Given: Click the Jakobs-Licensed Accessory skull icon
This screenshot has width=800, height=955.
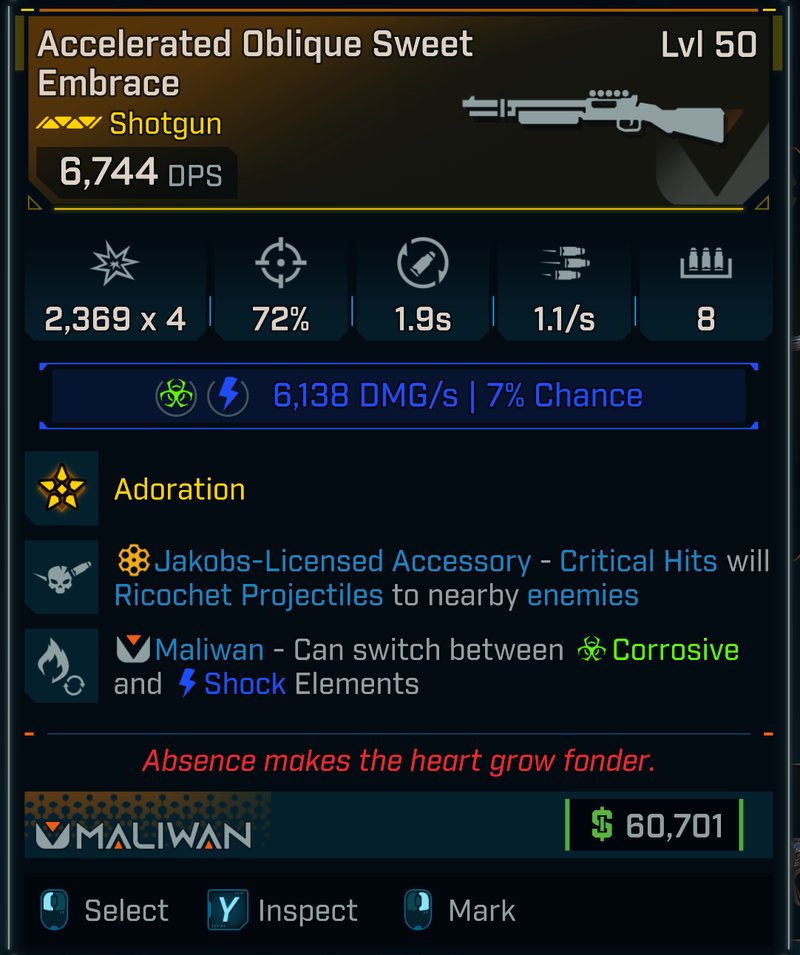Looking at the screenshot, I should coord(62,577).
